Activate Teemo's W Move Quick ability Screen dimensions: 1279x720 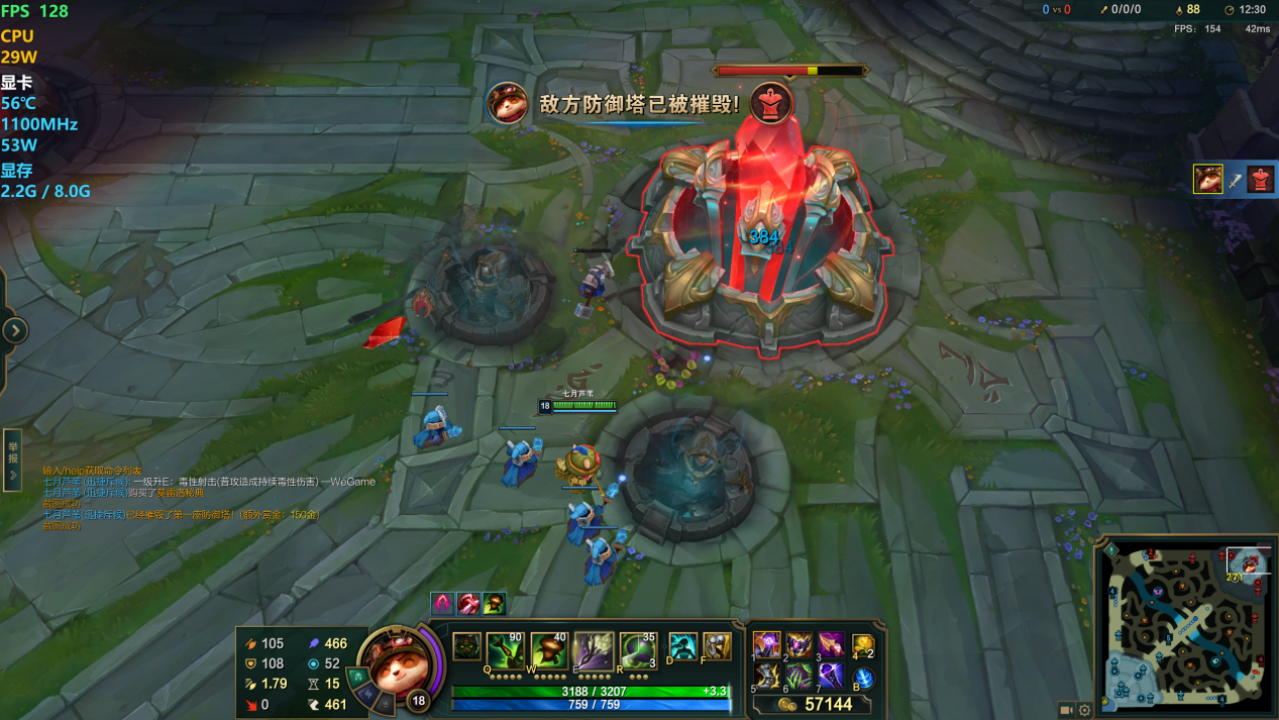[x=549, y=649]
